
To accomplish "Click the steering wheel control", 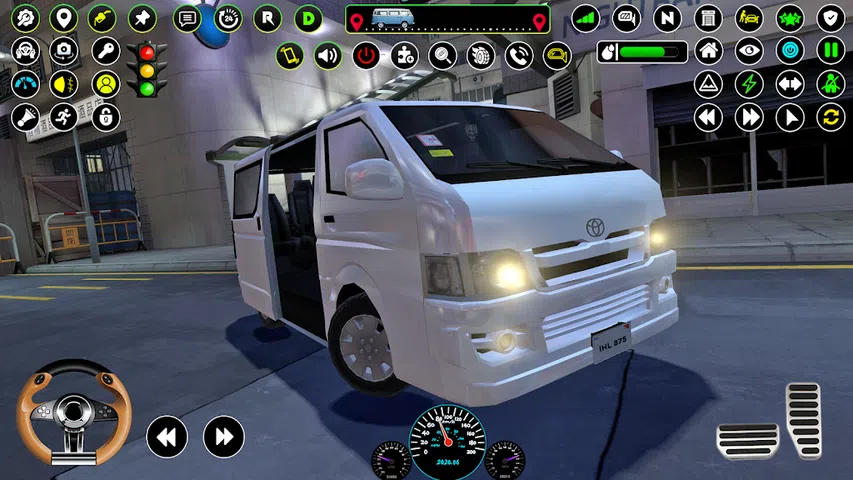I will click(74, 410).
